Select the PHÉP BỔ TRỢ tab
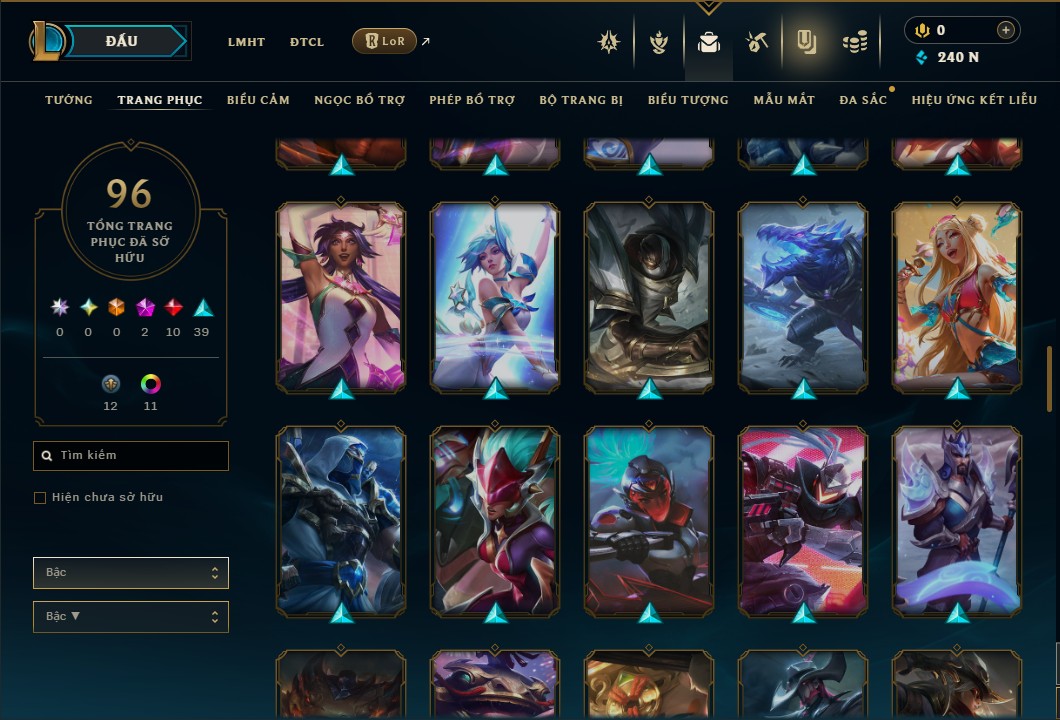 point(472,100)
